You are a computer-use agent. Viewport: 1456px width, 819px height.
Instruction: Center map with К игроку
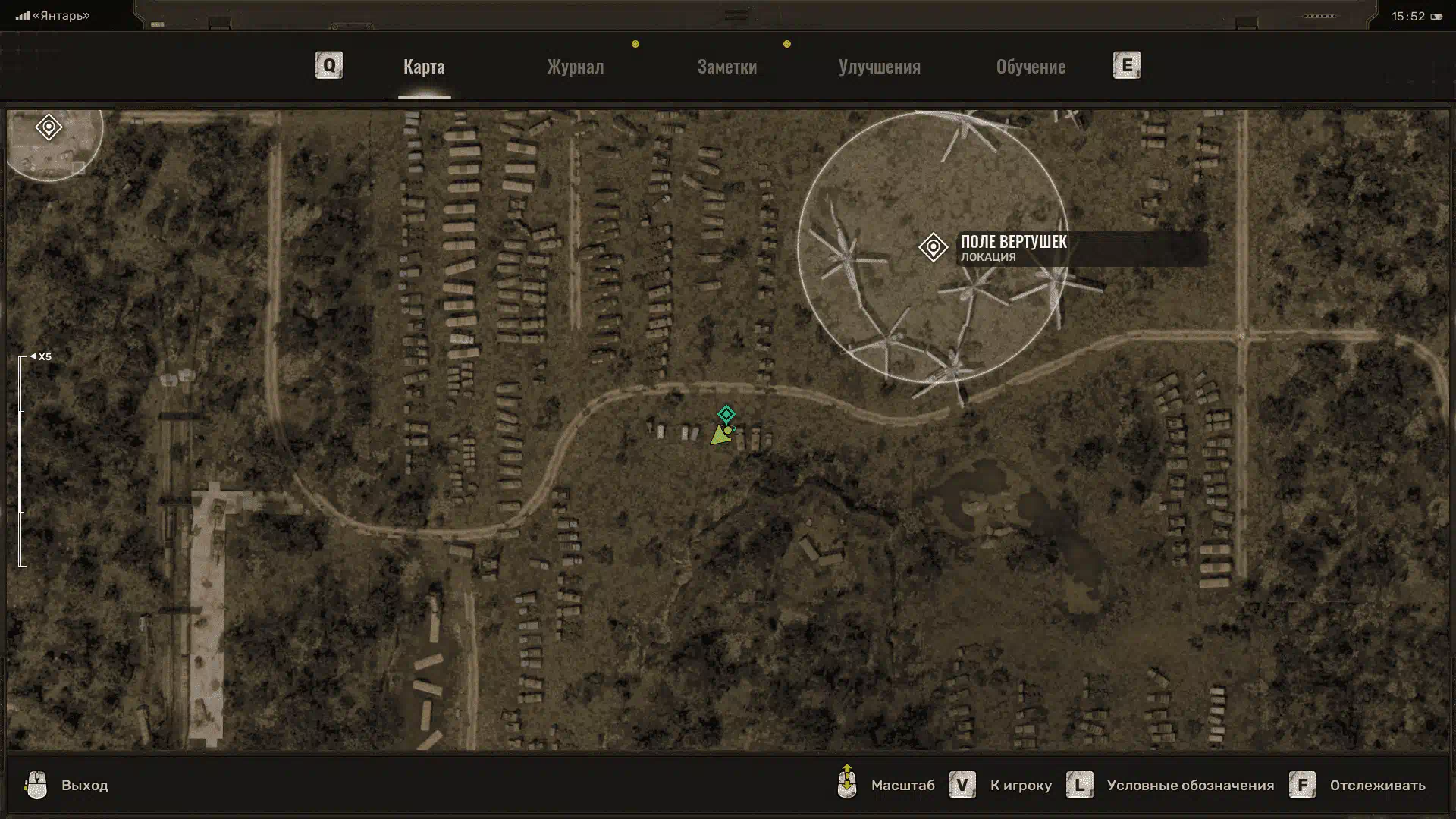[1020, 785]
